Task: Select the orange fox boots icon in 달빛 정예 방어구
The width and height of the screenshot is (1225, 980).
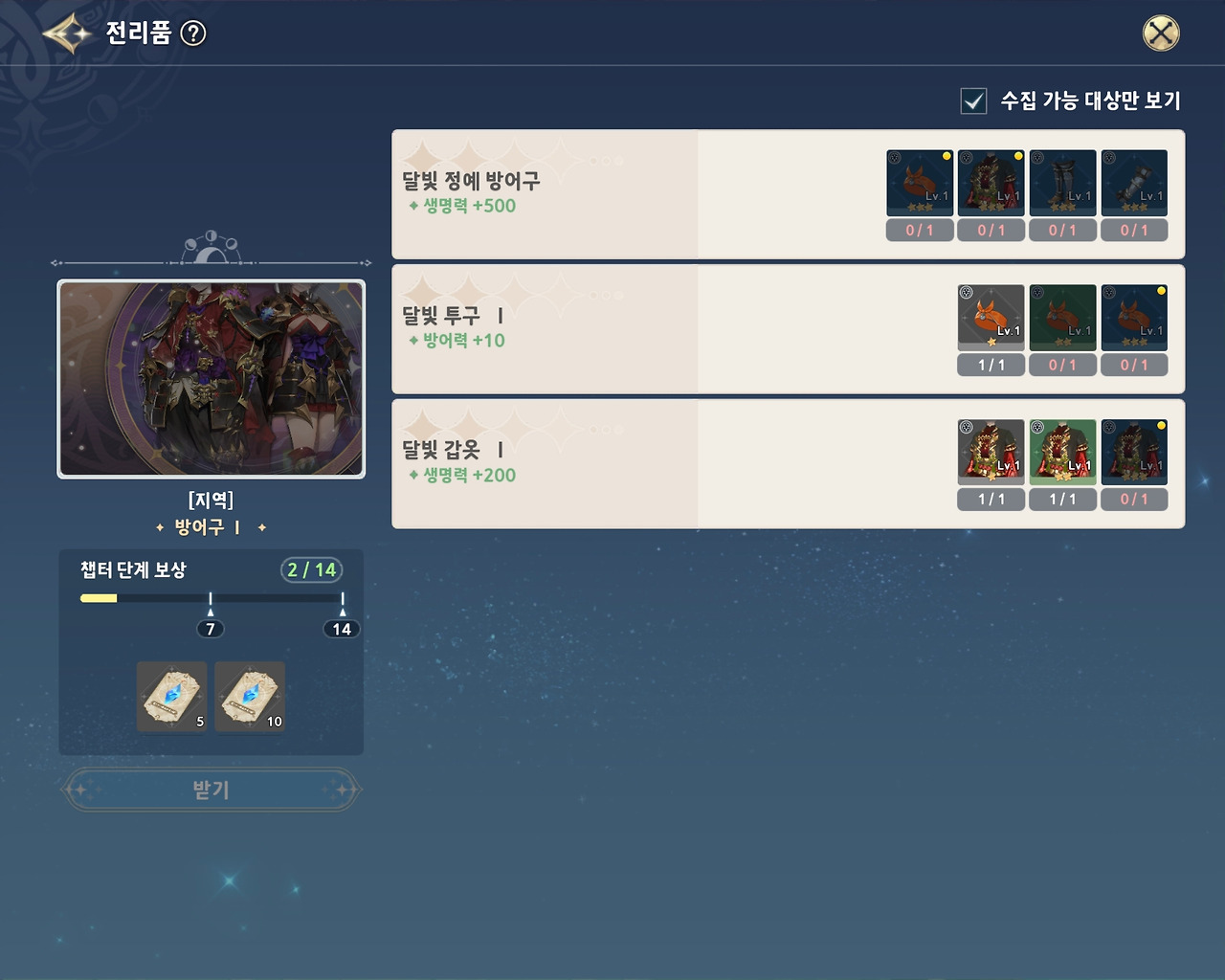Action: click(x=919, y=182)
